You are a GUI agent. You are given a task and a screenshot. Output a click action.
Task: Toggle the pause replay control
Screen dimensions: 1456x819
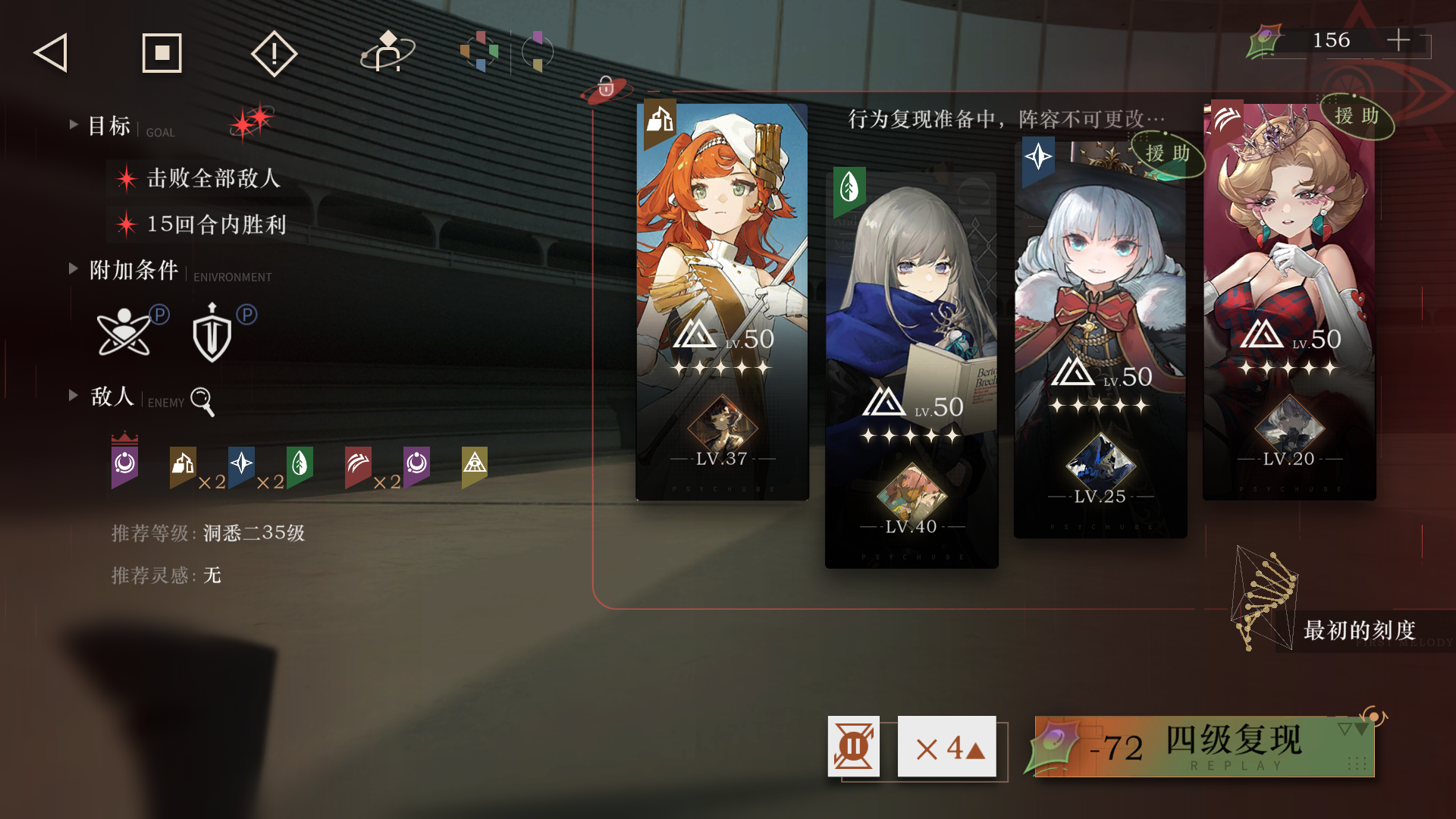(854, 747)
